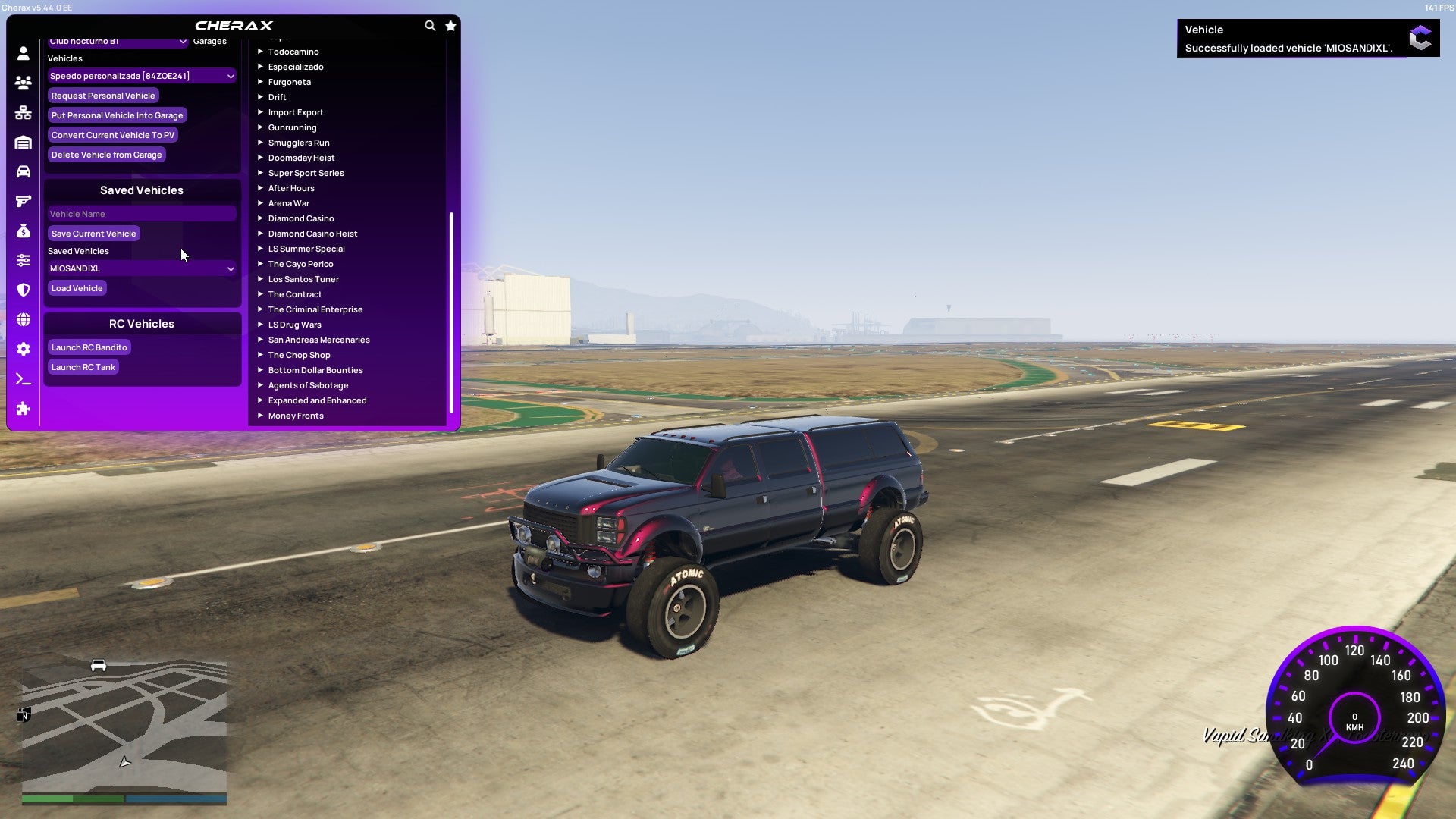The width and height of the screenshot is (1456, 819).
Task: Select the player profile icon in sidebar
Action: point(23,54)
